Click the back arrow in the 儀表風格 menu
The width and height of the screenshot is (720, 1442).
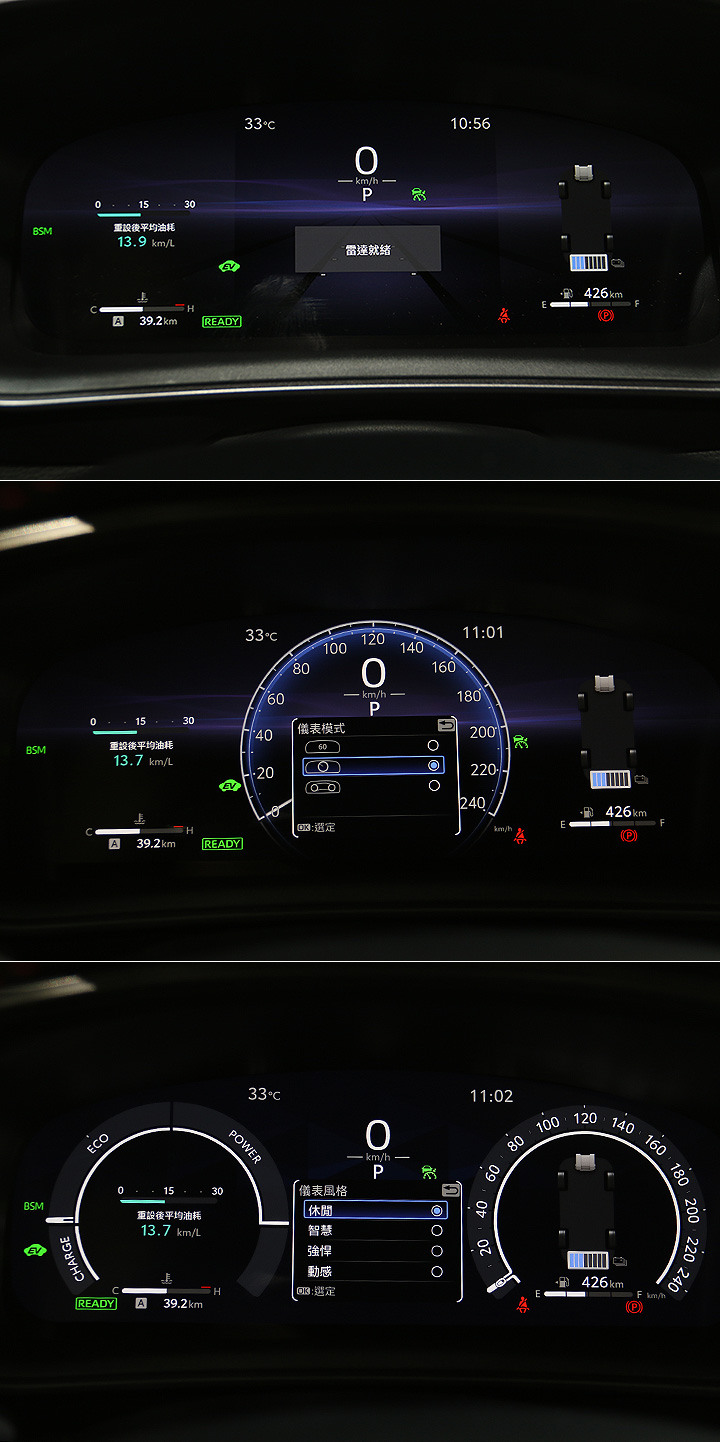(450, 1190)
